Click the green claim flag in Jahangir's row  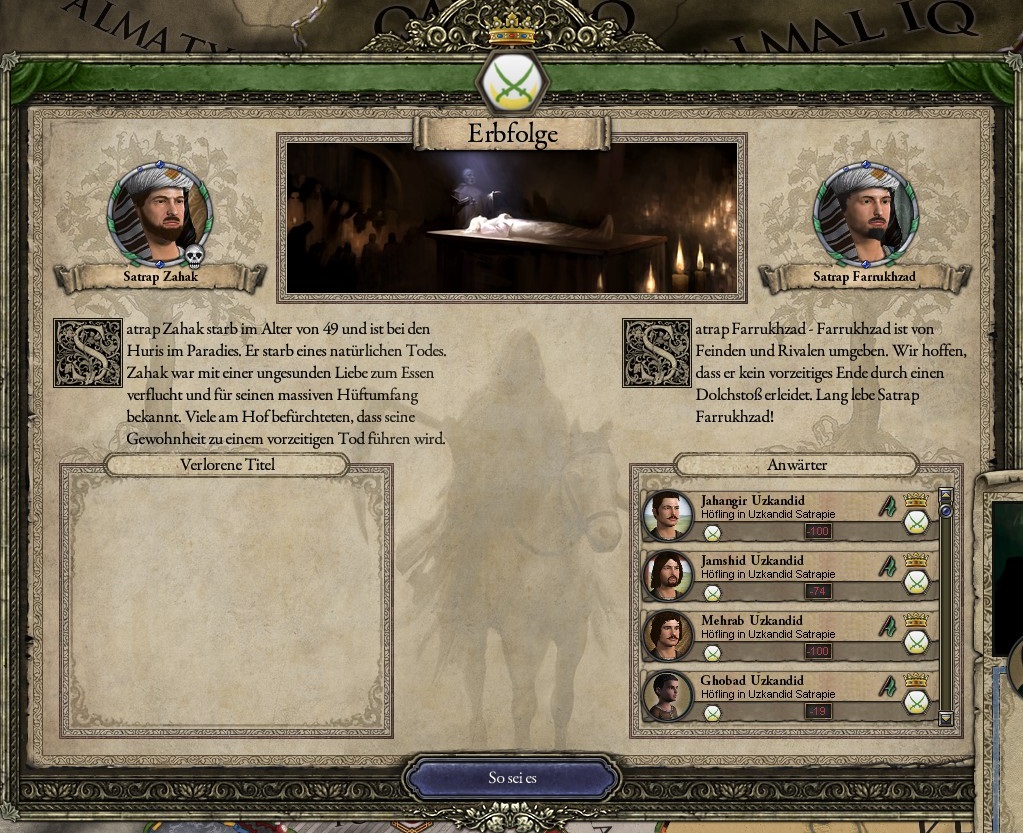tap(887, 507)
